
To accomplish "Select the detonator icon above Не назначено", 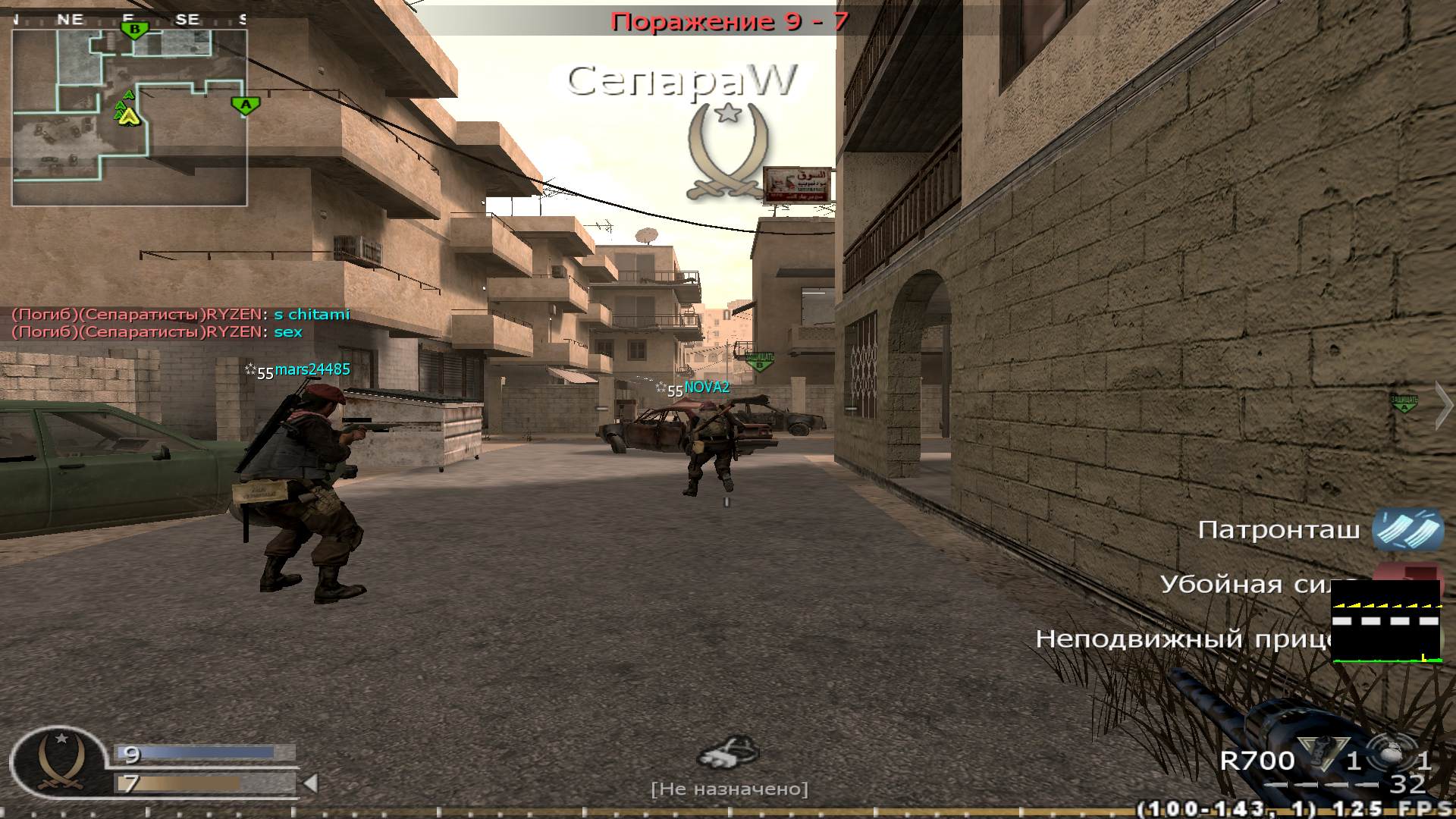I will click(x=728, y=752).
